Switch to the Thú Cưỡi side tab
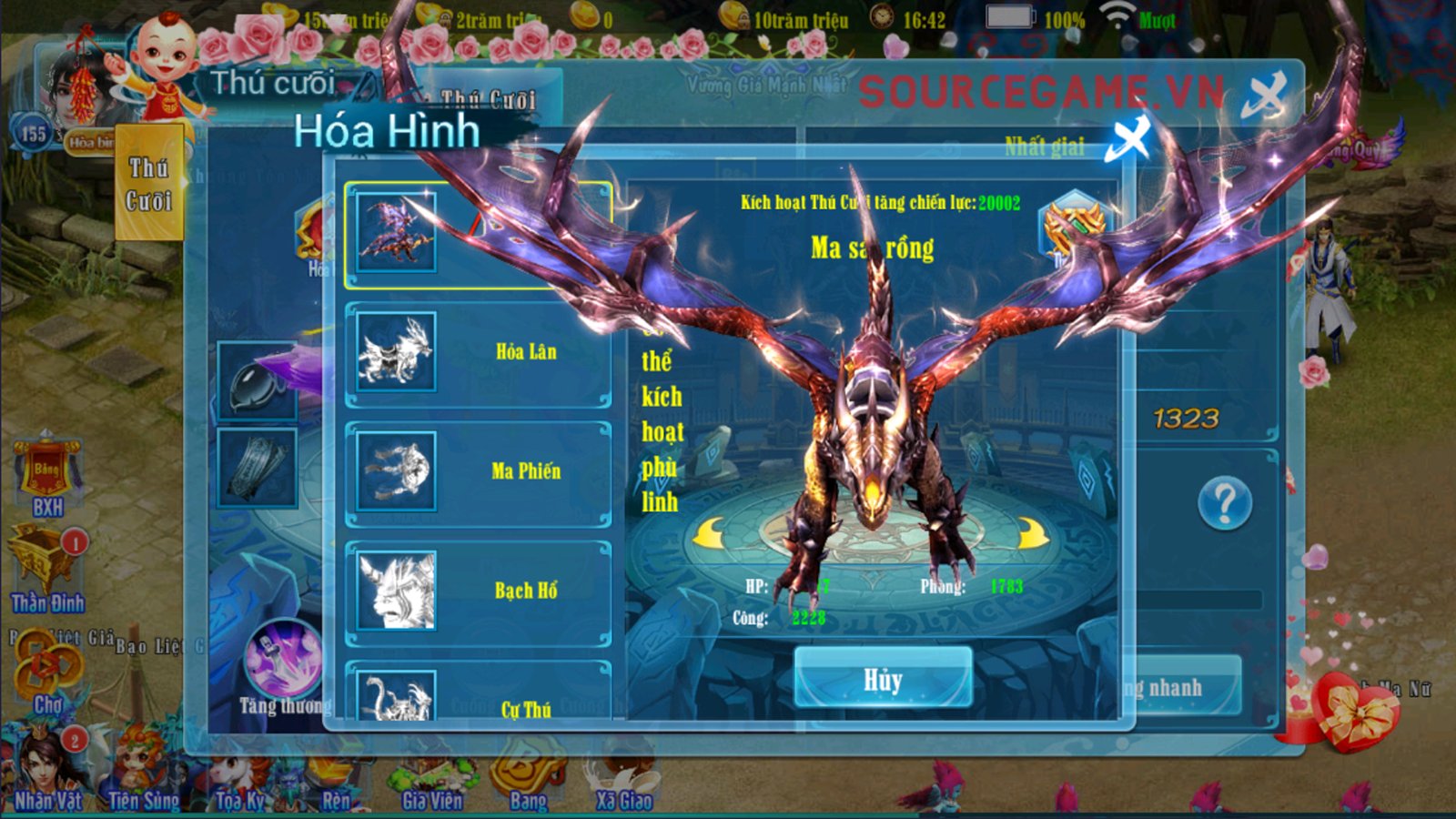This screenshot has height=819, width=1456. [149, 184]
